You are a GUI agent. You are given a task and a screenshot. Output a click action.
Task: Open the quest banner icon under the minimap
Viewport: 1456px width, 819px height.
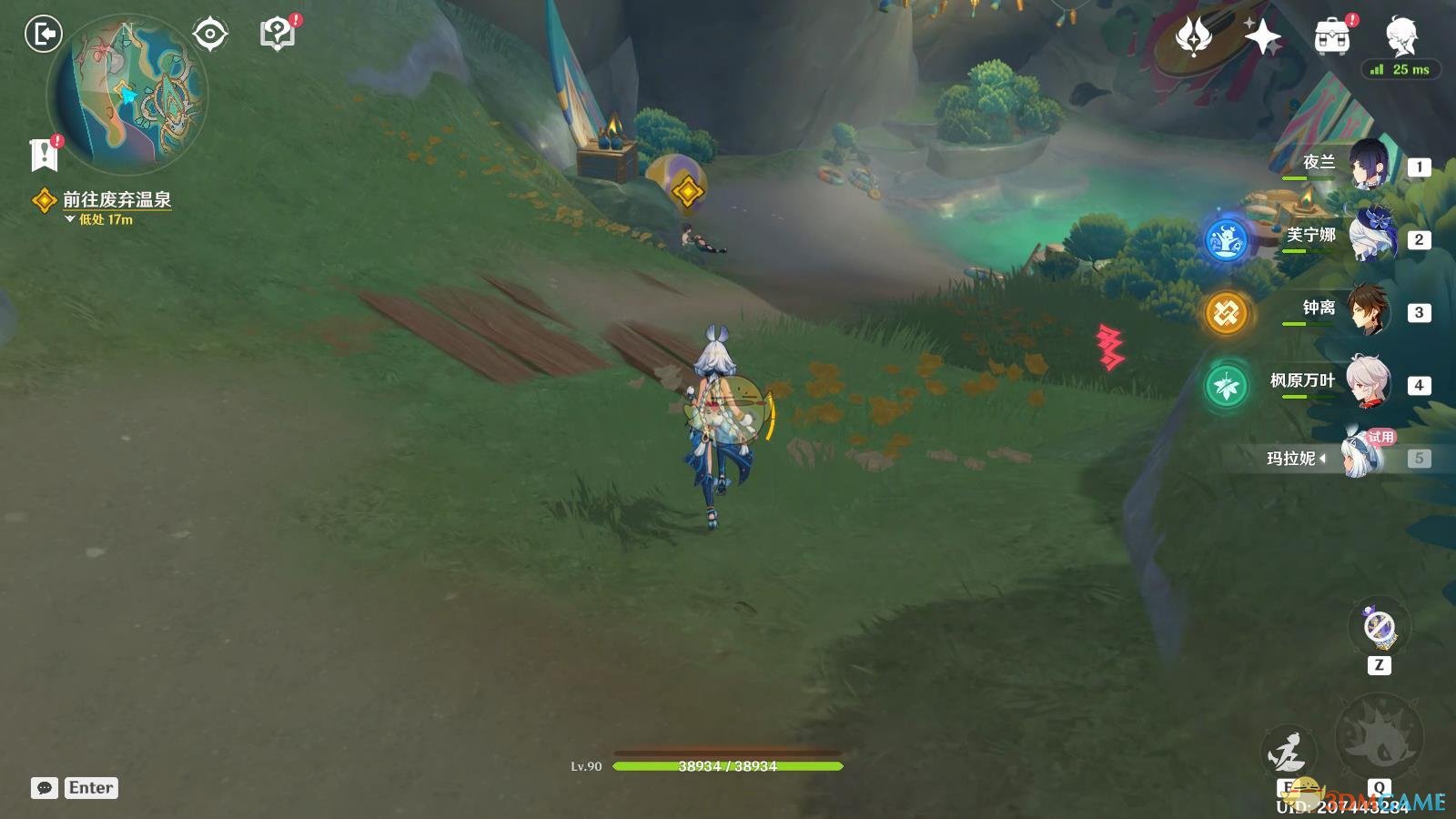[44, 155]
